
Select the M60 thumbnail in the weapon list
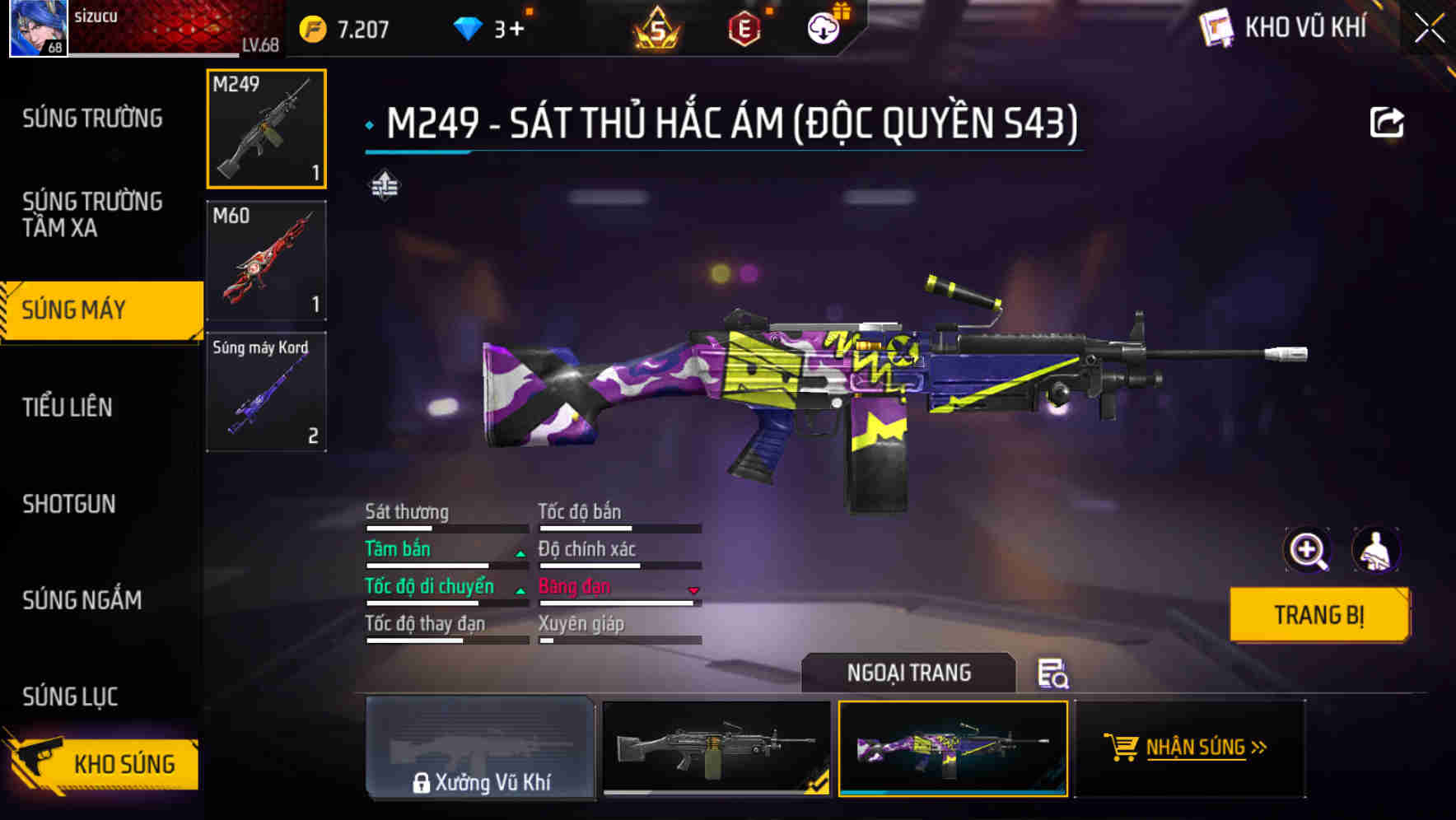pyautogui.click(x=266, y=260)
